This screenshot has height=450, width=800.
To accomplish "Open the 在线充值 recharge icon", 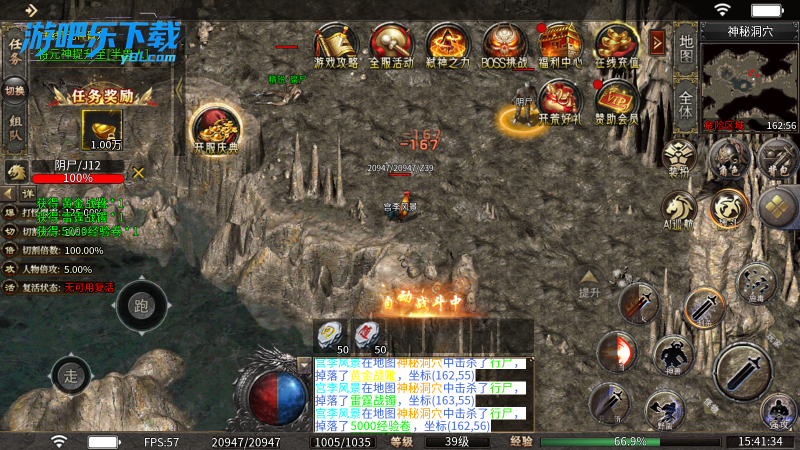I will click(x=616, y=45).
